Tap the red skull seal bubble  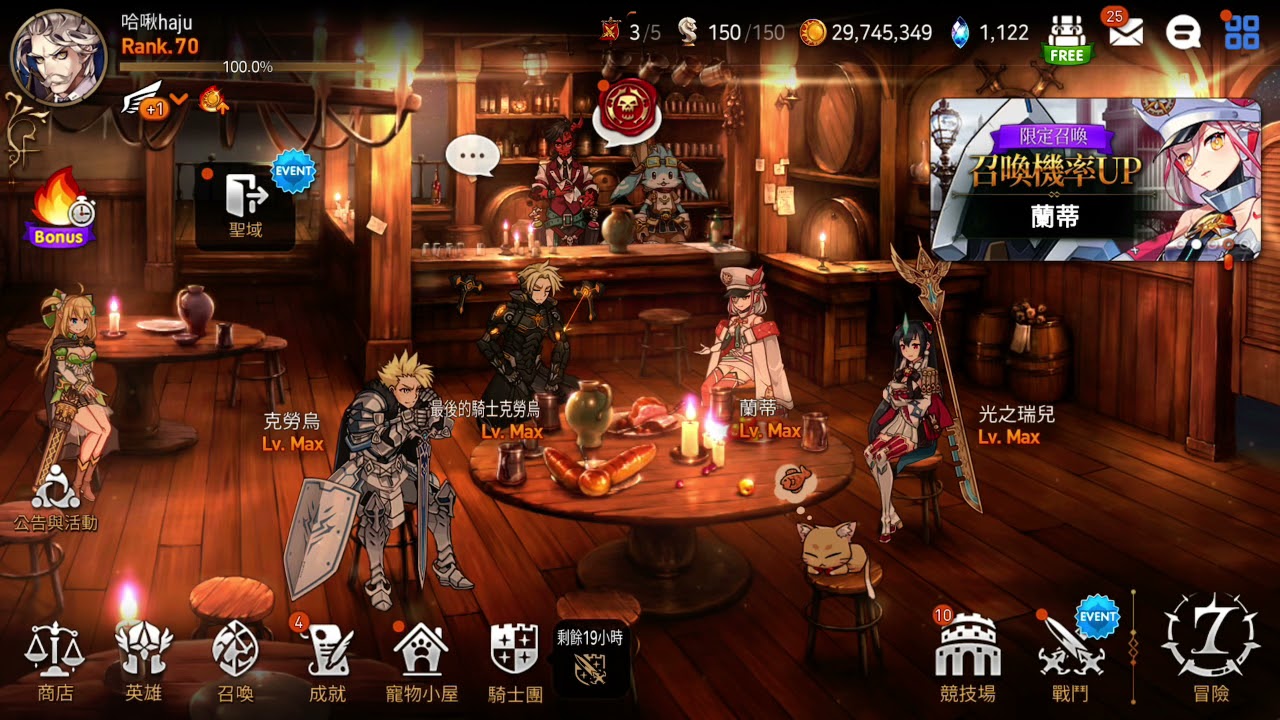coord(628,110)
